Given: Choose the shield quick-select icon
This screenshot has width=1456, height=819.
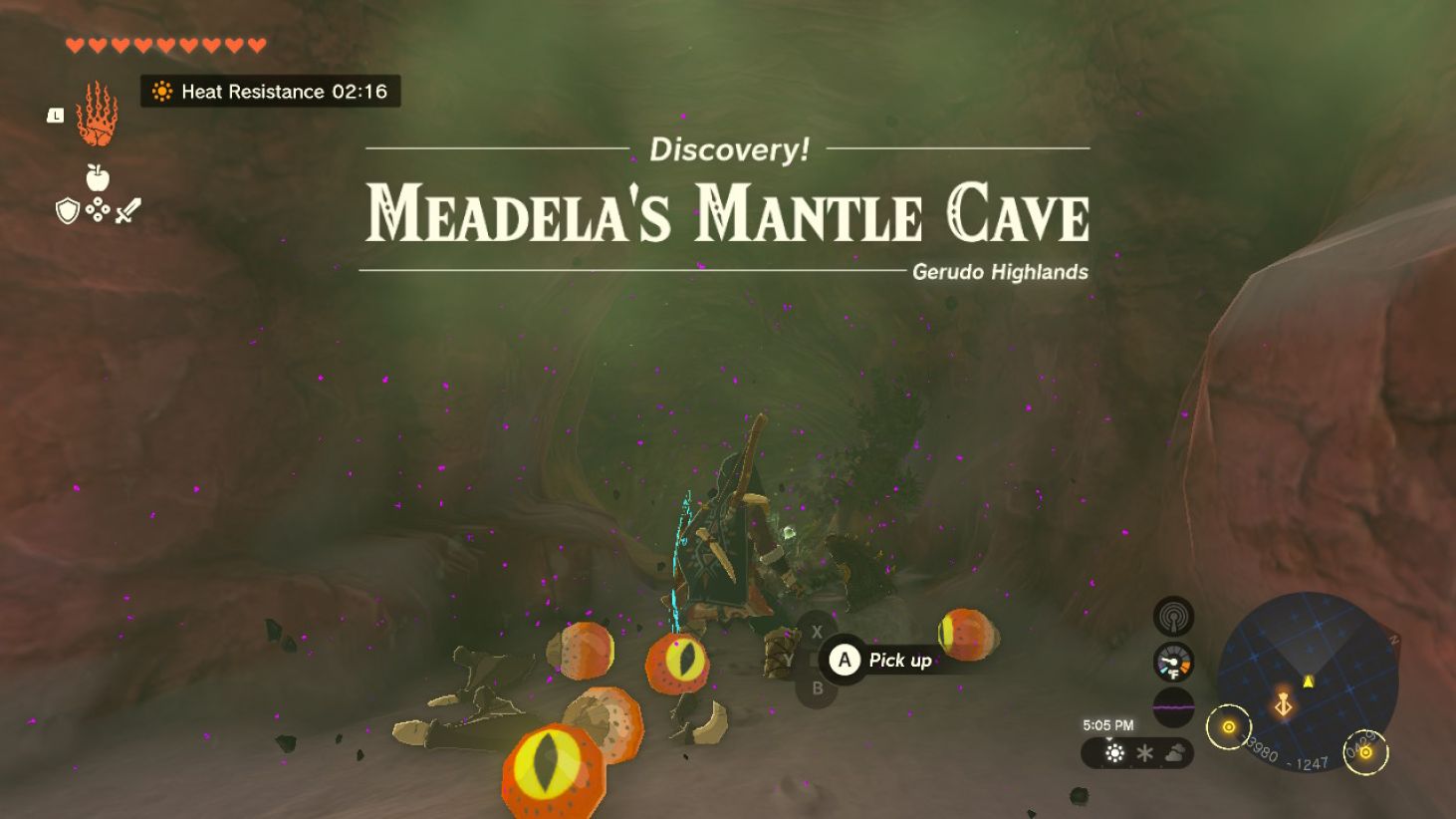Looking at the screenshot, I should point(67,210).
